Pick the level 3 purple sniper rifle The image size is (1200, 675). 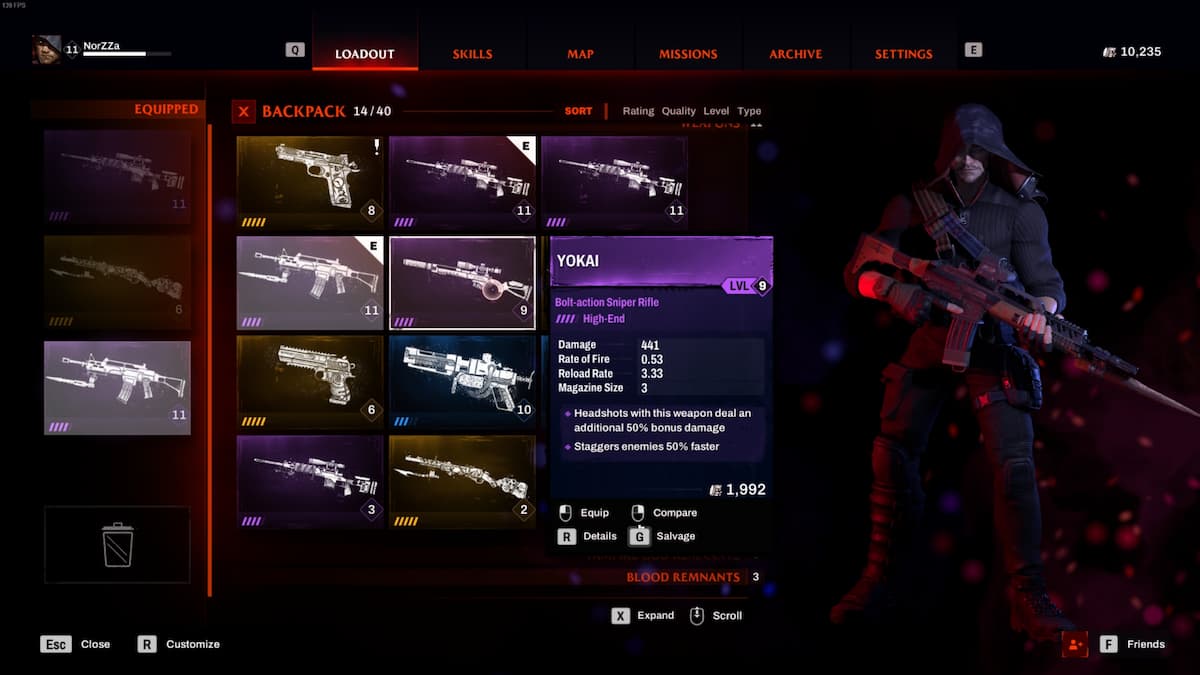[x=310, y=481]
